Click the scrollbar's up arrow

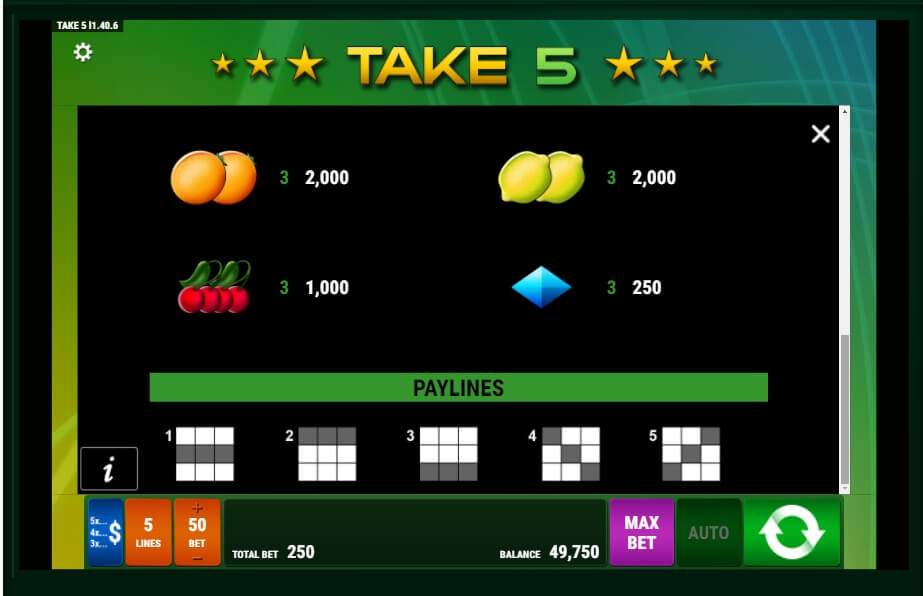pyautogui.click(x=845, y=111)
